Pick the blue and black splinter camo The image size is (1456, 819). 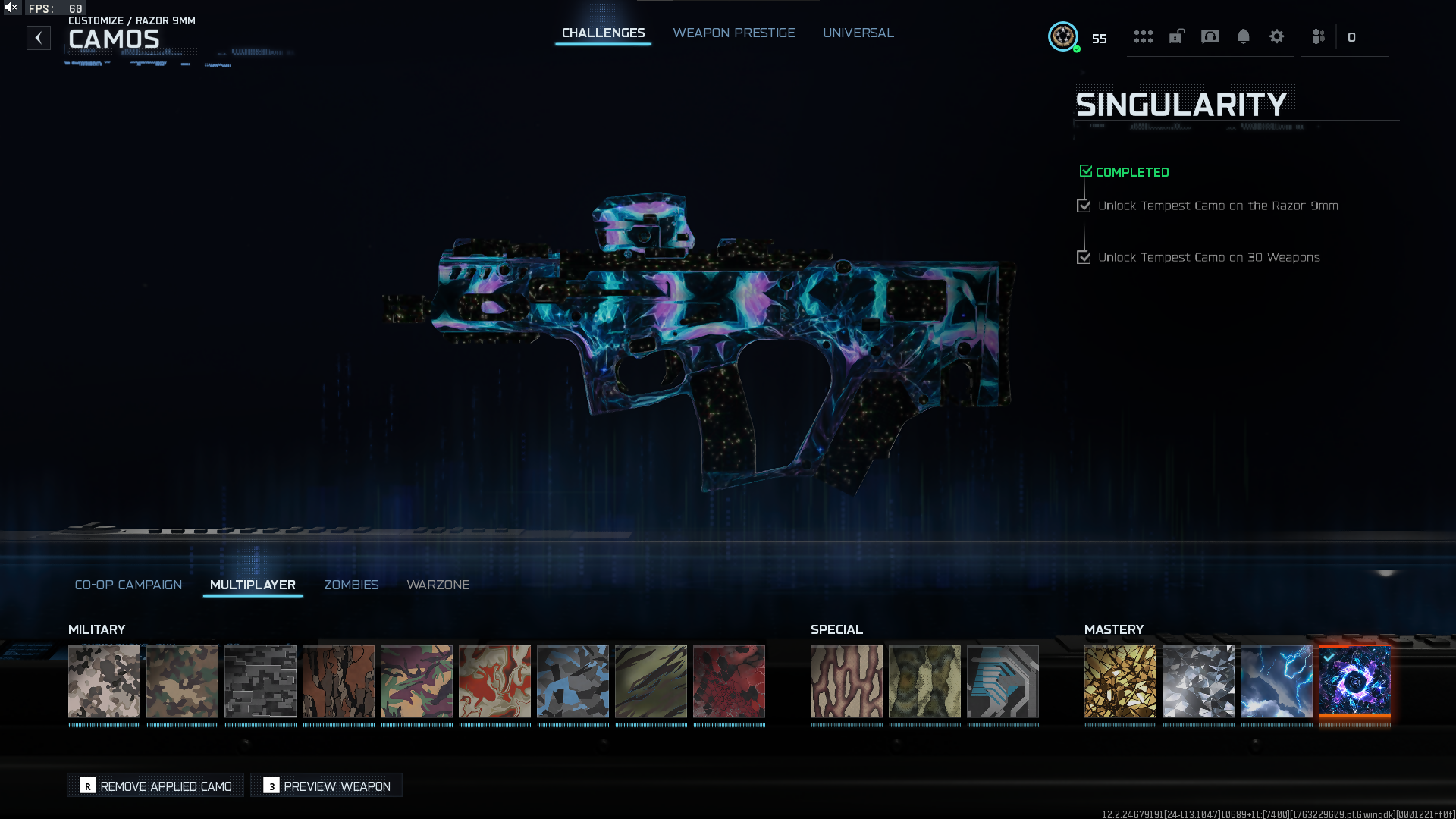tap(573, 681)
